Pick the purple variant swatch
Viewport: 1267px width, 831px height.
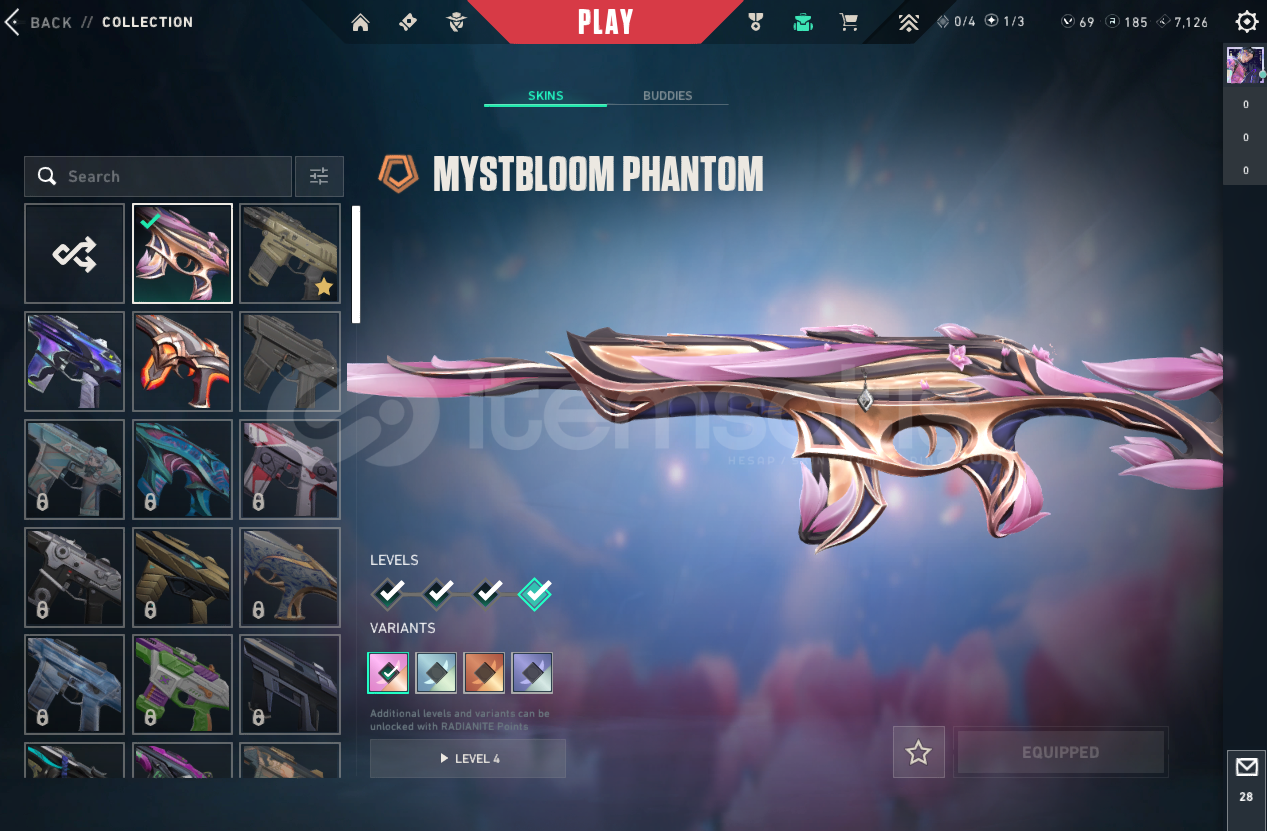point(532,673)
